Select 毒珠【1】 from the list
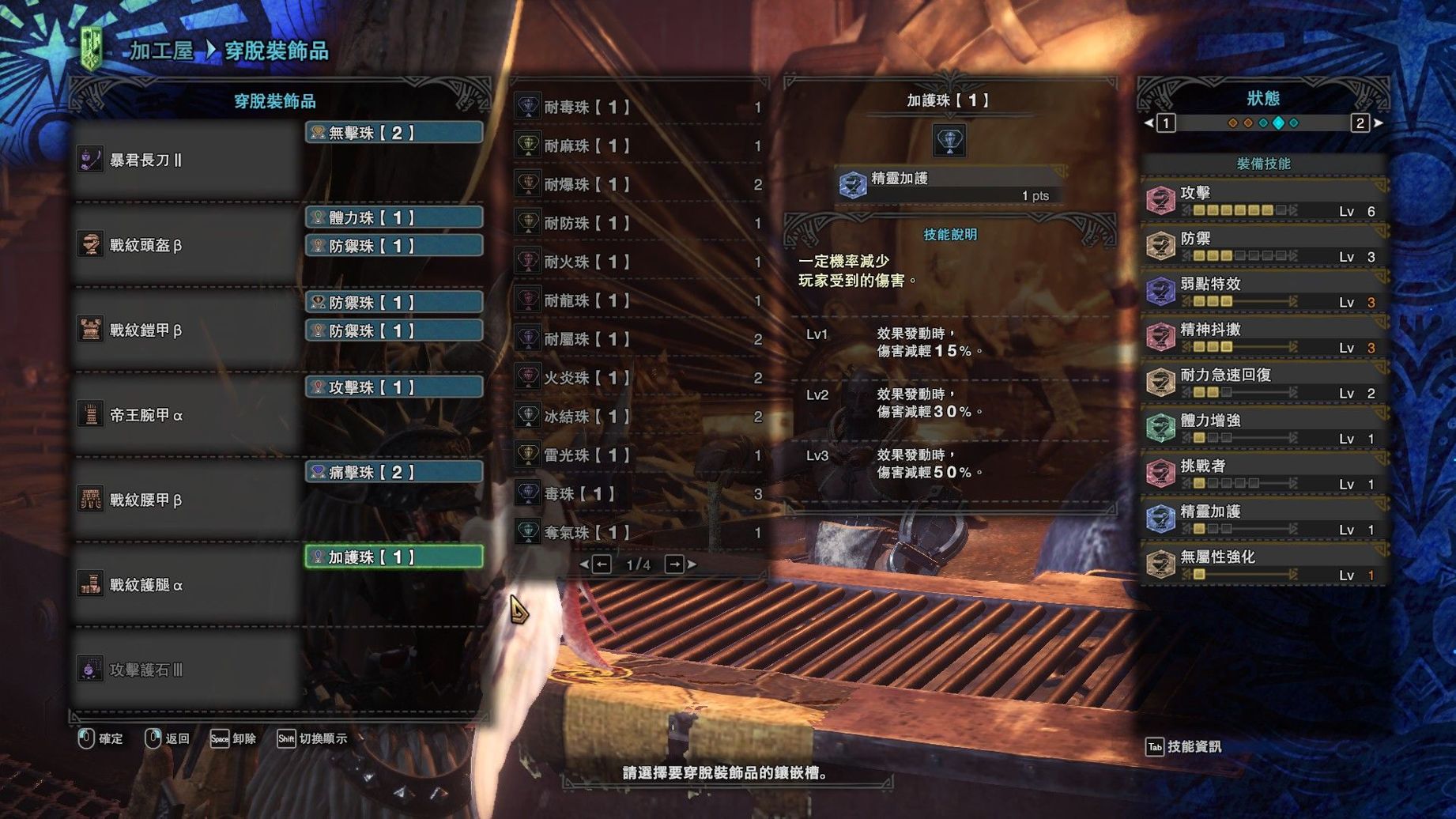This screenshot has width=1456, height=819. click(639, 494)
